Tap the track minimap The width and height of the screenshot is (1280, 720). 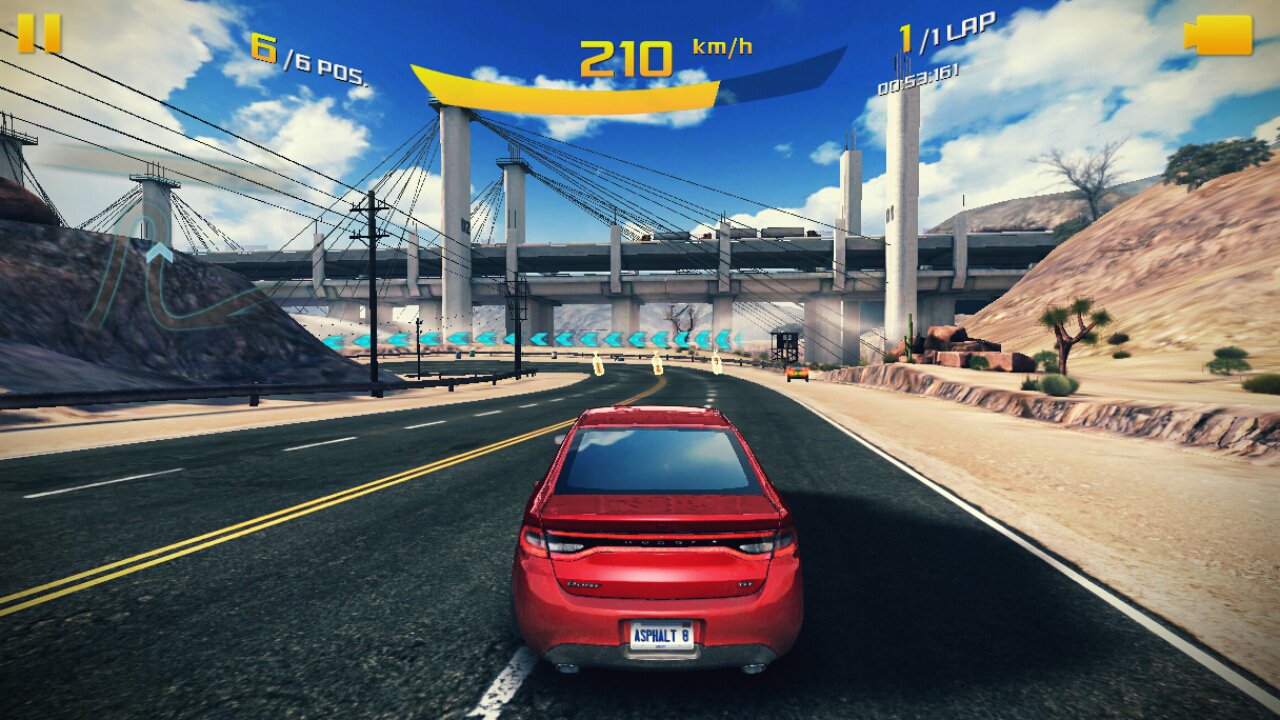click(160, 280)
